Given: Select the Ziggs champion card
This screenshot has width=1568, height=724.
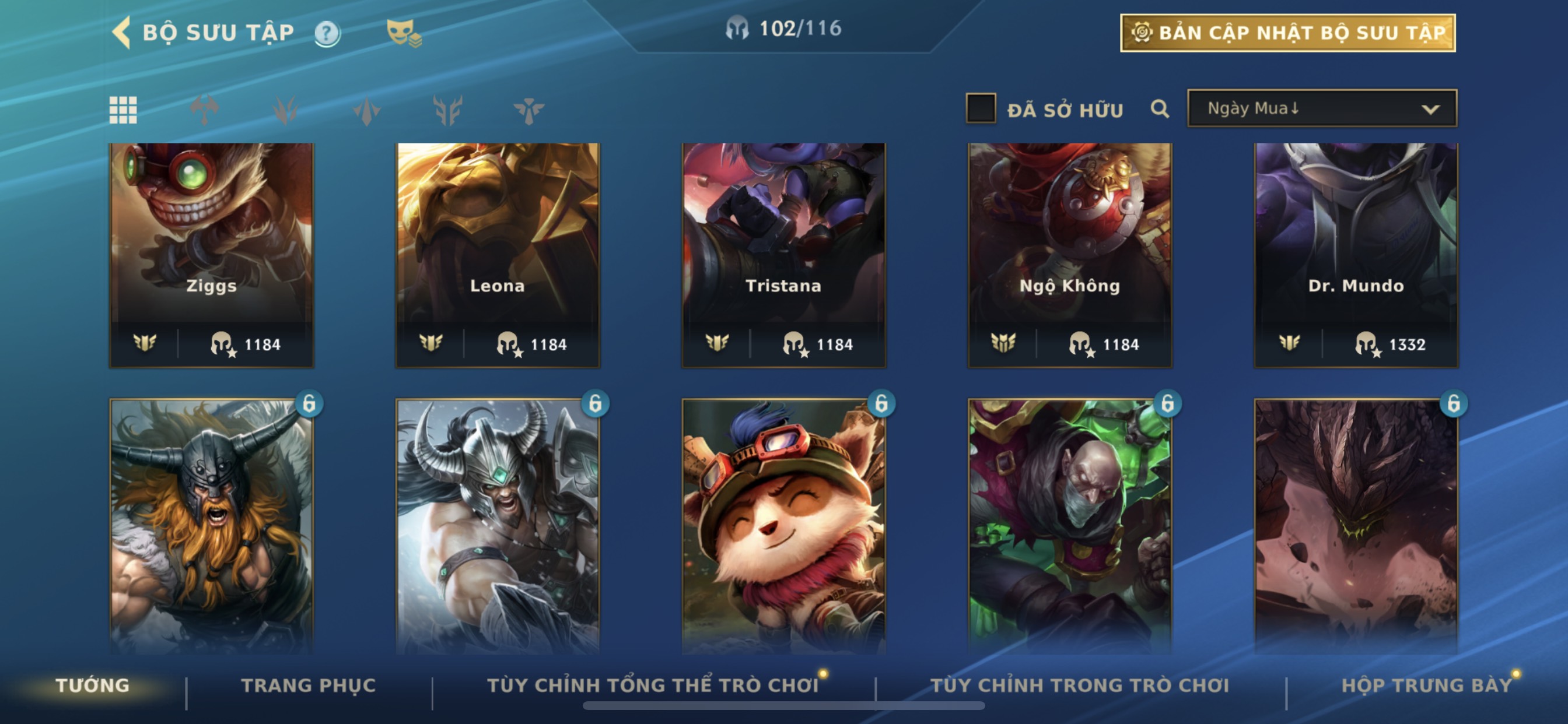Looking at the screenshot, I should [211, 254].
